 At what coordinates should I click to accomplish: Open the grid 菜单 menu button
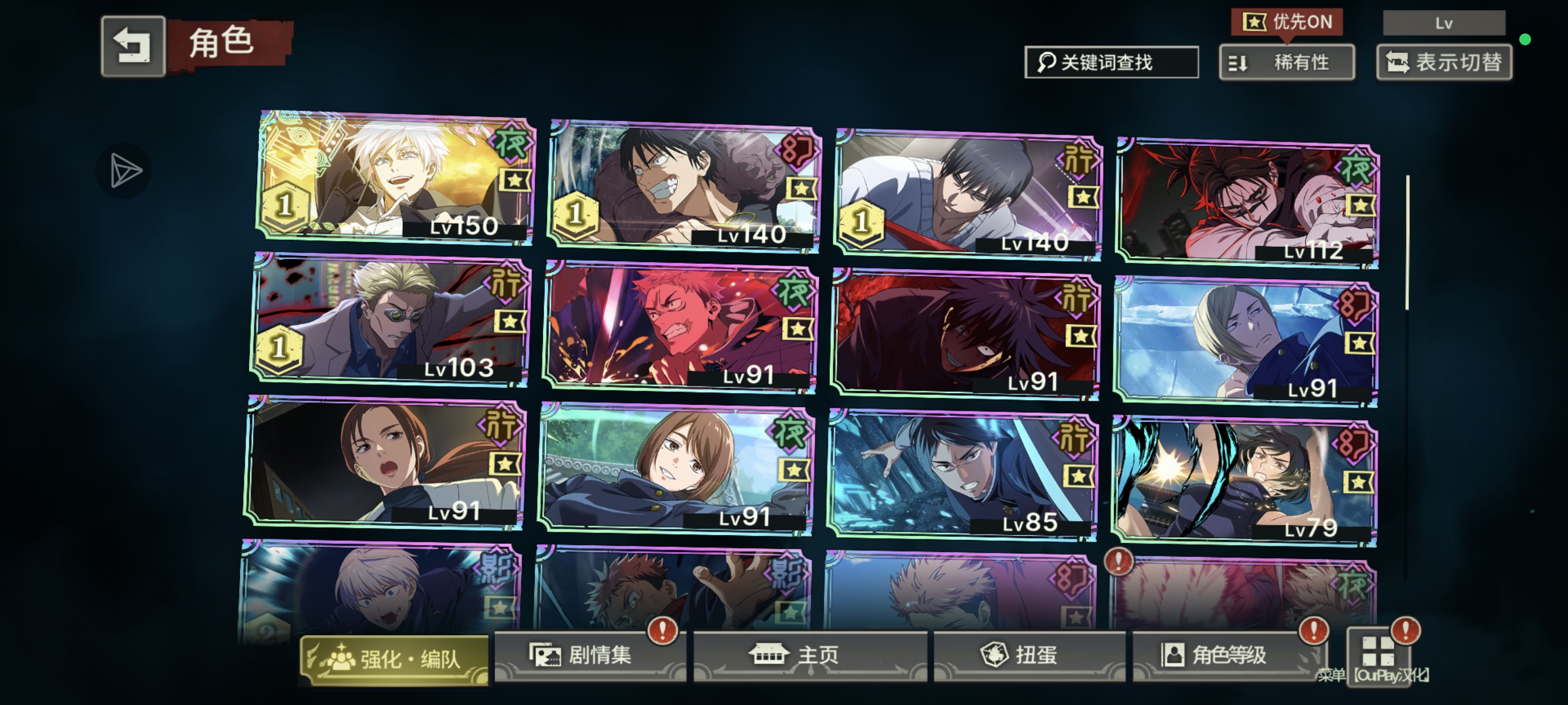1378,655
